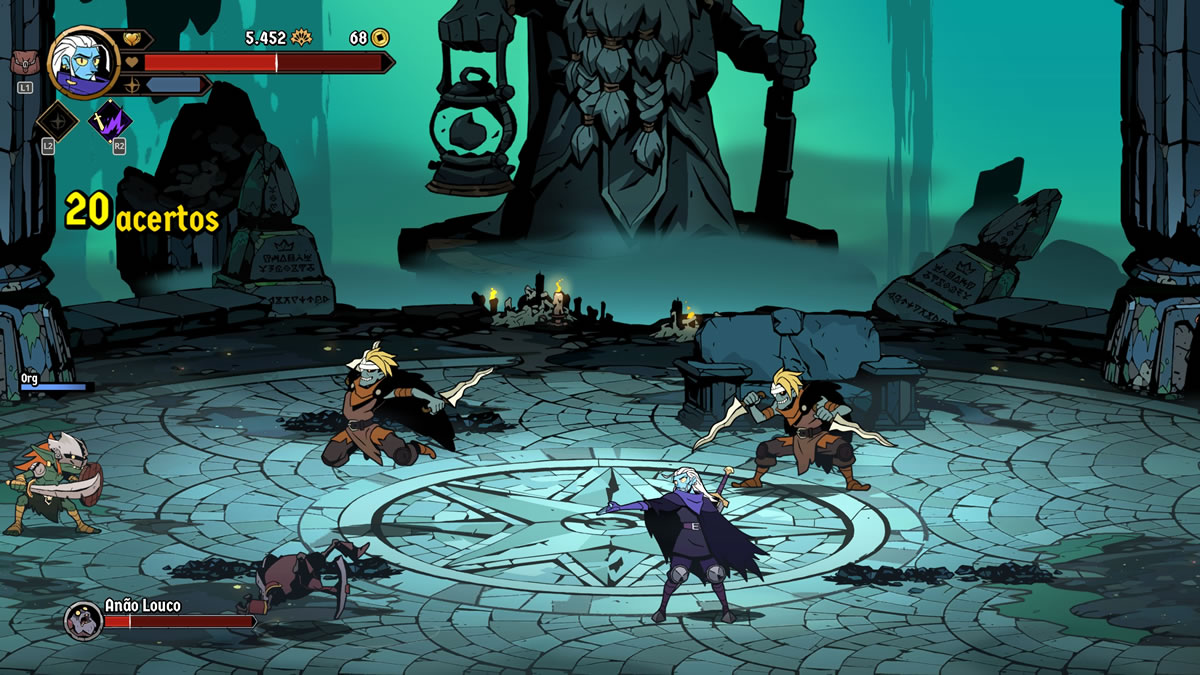
Task: Select the dark compass-star skill slot
Action: tap(57, 122)
